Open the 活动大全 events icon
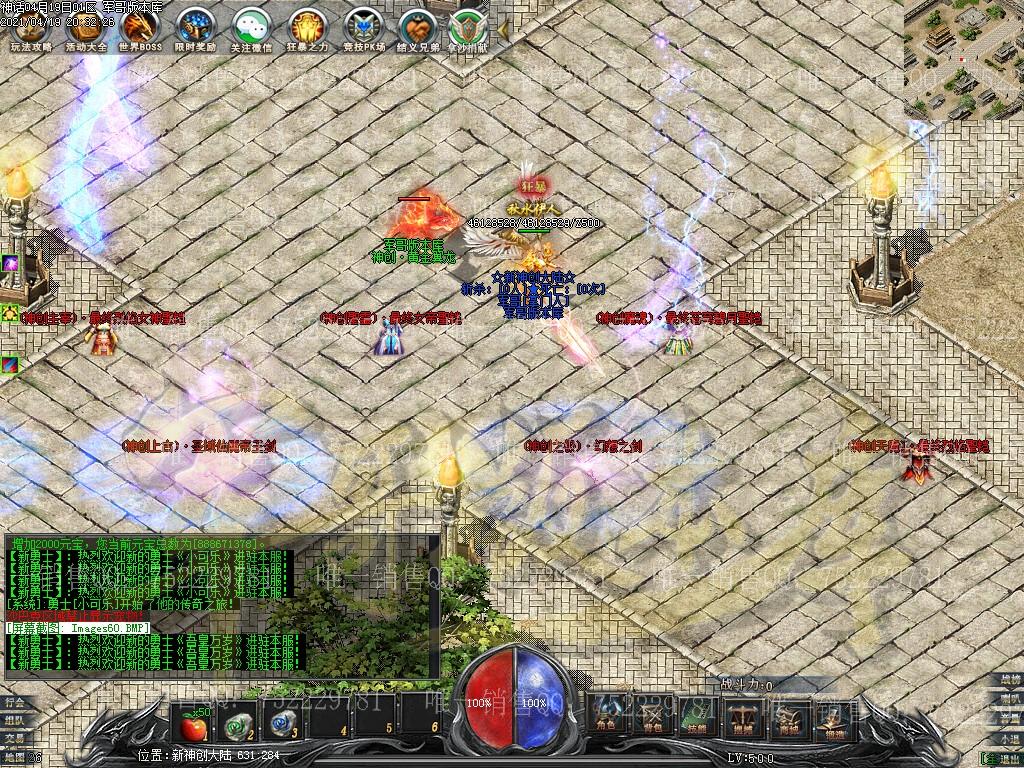 pyautogui.click(x=86, y=27)
